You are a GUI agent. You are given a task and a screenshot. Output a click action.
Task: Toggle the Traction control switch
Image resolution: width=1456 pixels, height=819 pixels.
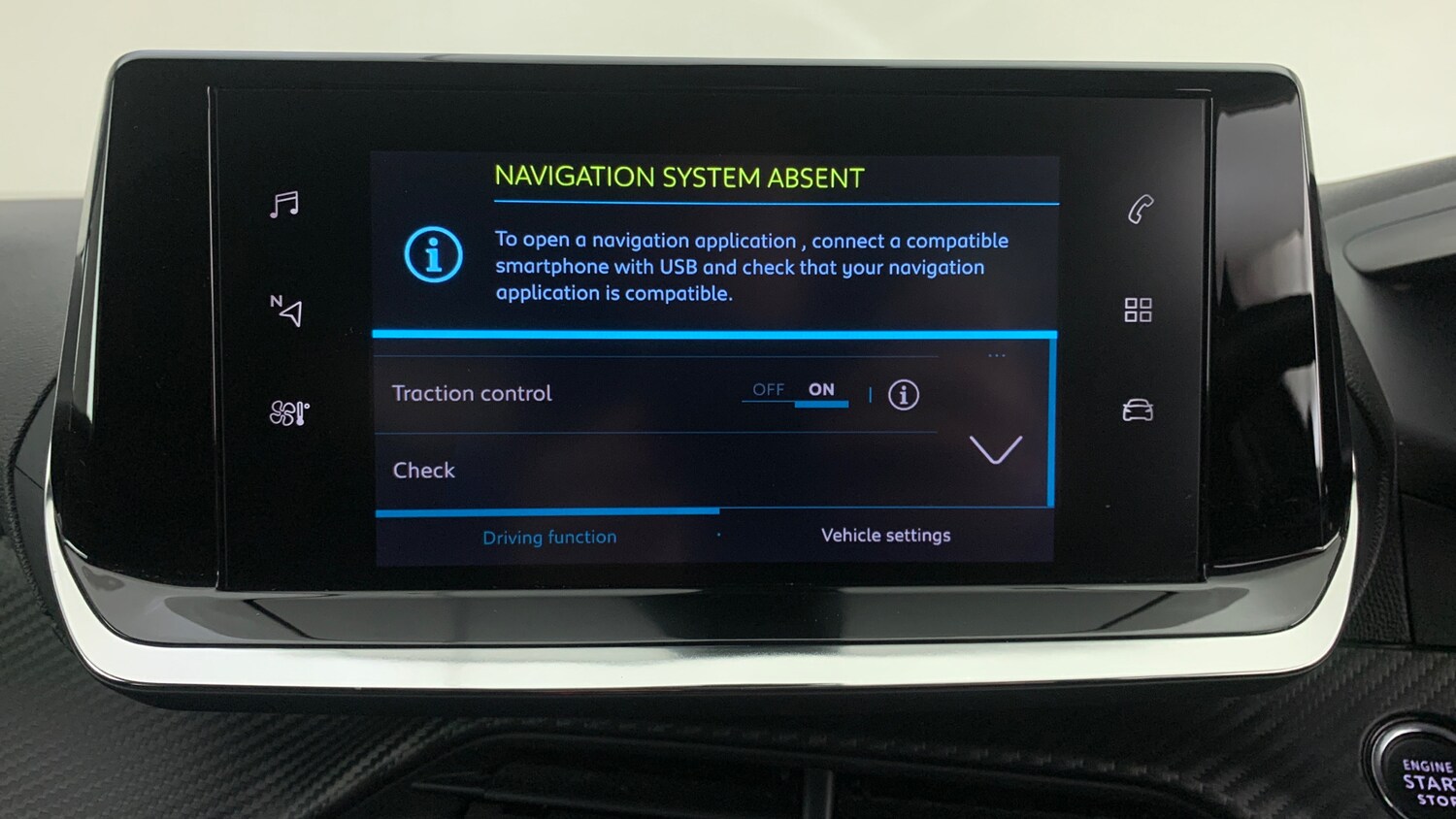tap(796, 391)
